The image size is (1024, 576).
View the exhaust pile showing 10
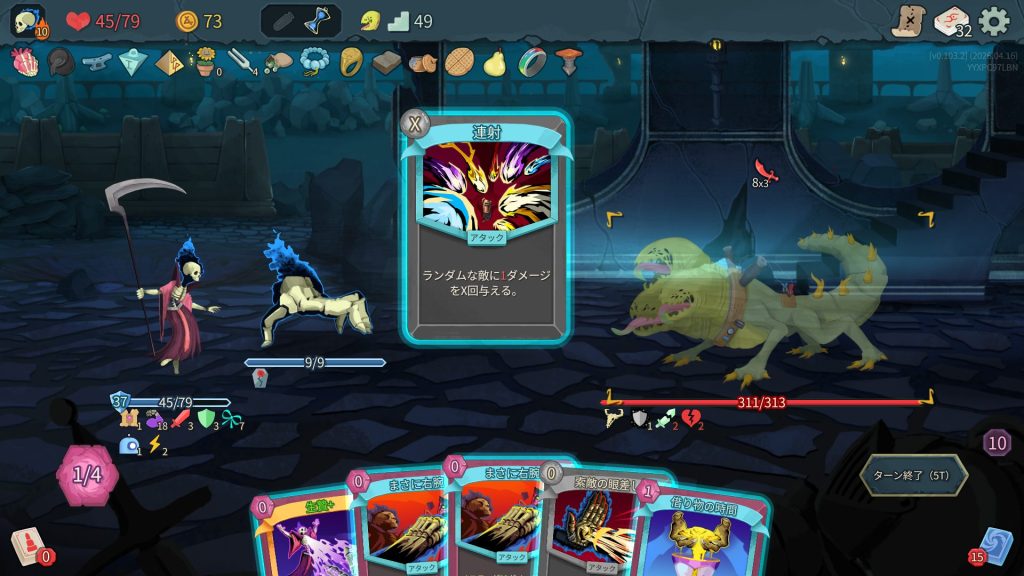996,443
